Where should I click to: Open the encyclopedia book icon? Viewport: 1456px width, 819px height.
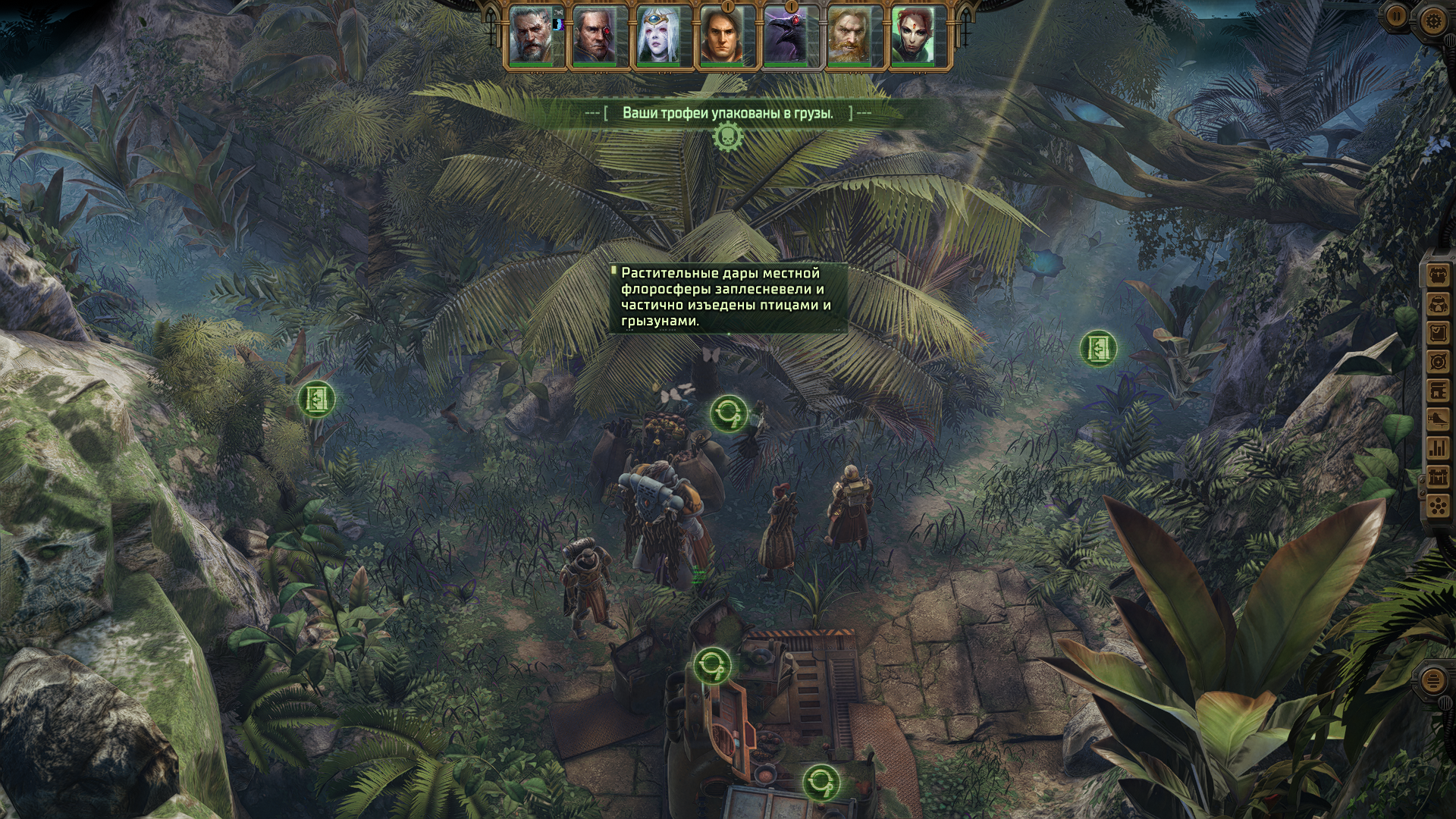[1437, 391]
